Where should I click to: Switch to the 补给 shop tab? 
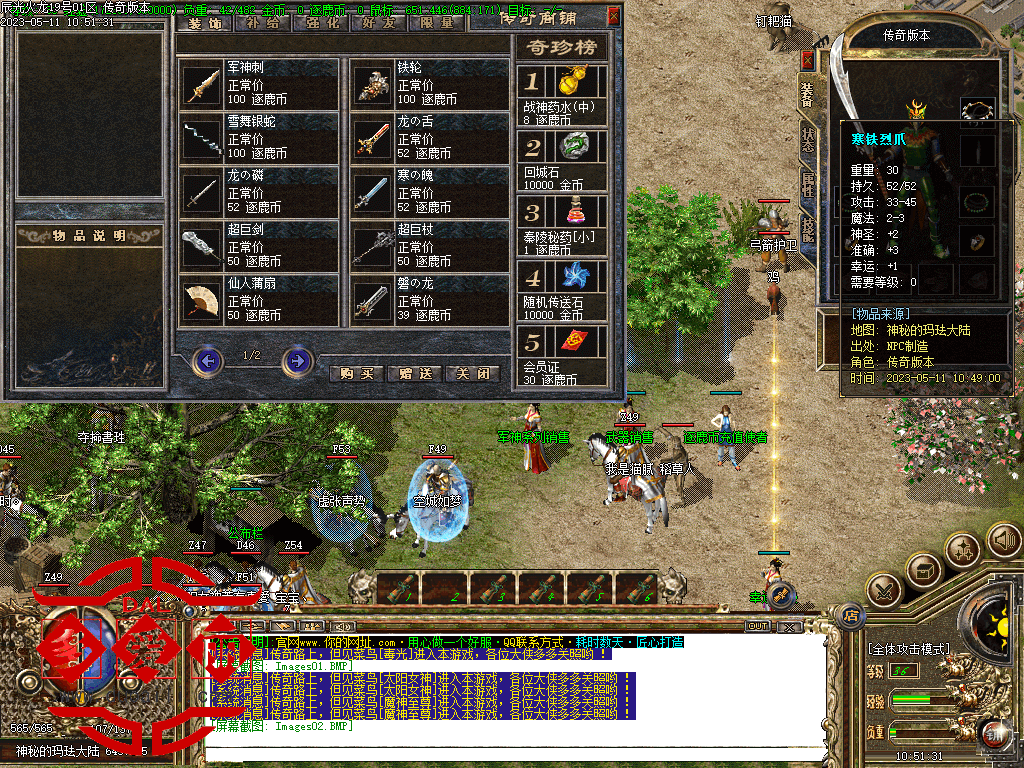pos(262,22)
